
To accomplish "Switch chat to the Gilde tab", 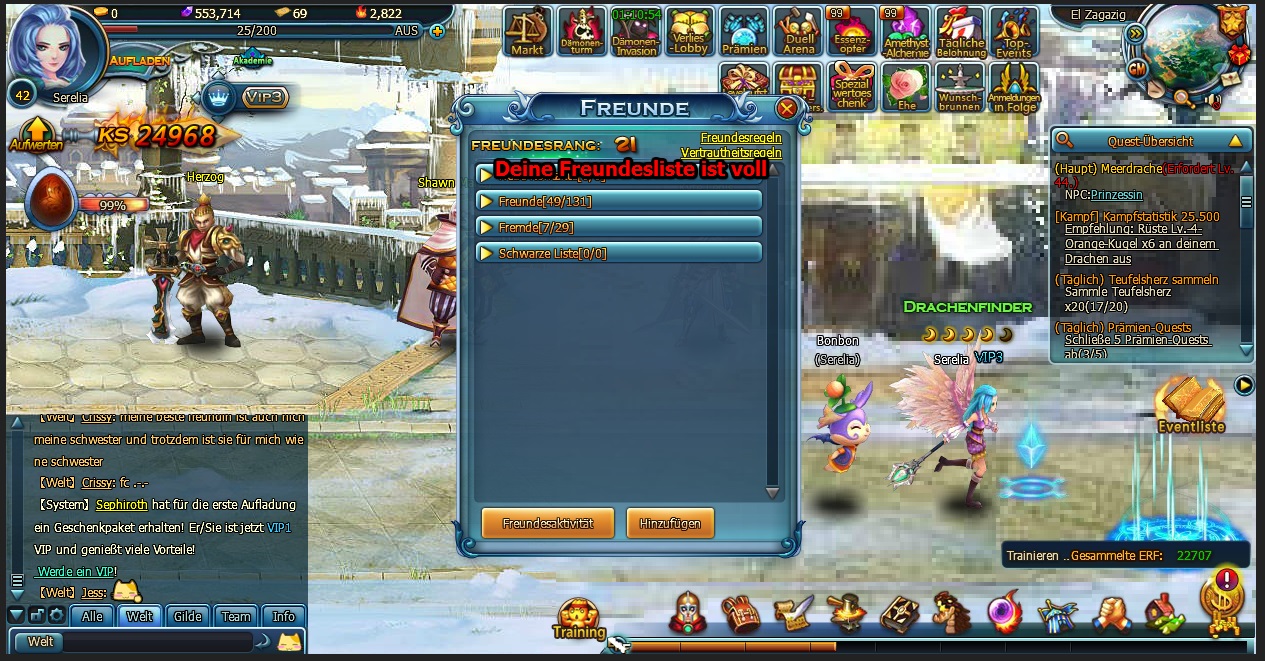I will point(188,616).
